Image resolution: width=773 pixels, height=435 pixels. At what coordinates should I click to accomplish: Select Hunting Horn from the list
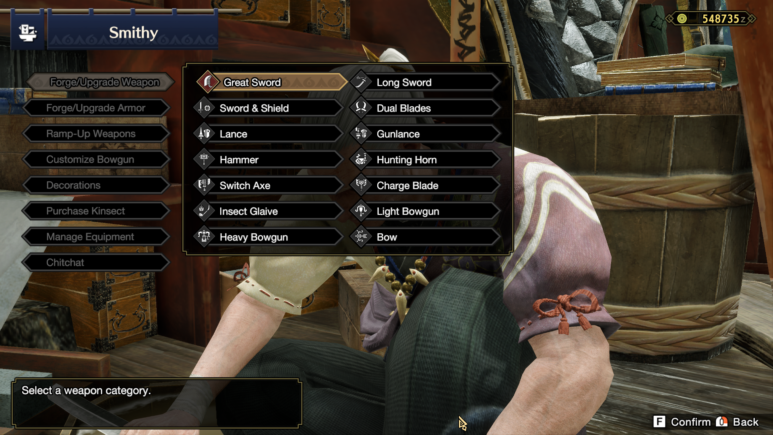[424, 160]
